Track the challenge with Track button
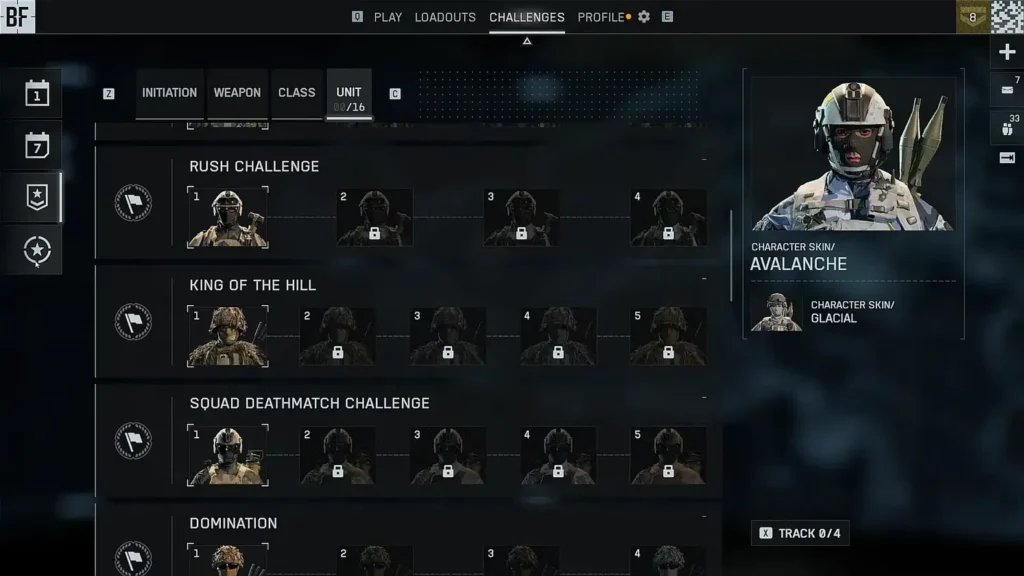The width and height of the screenshot is (1024, 576). pyautogui.click(x=799, y=533)
